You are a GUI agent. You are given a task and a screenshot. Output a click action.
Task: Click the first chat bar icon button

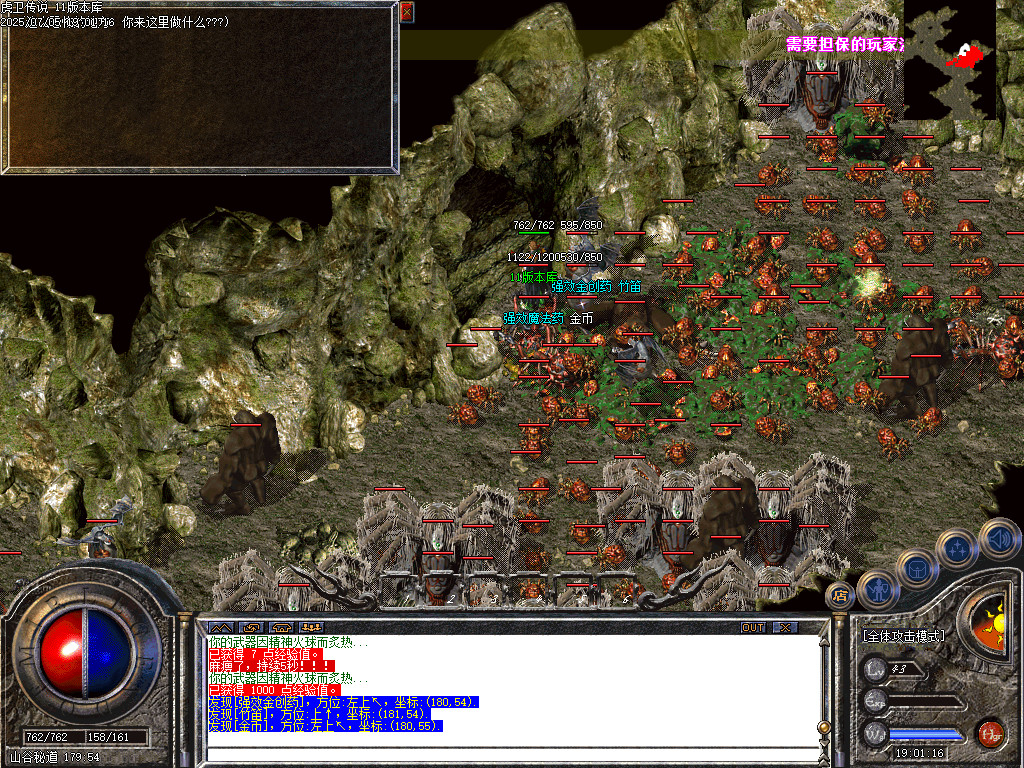coord(221,628)
